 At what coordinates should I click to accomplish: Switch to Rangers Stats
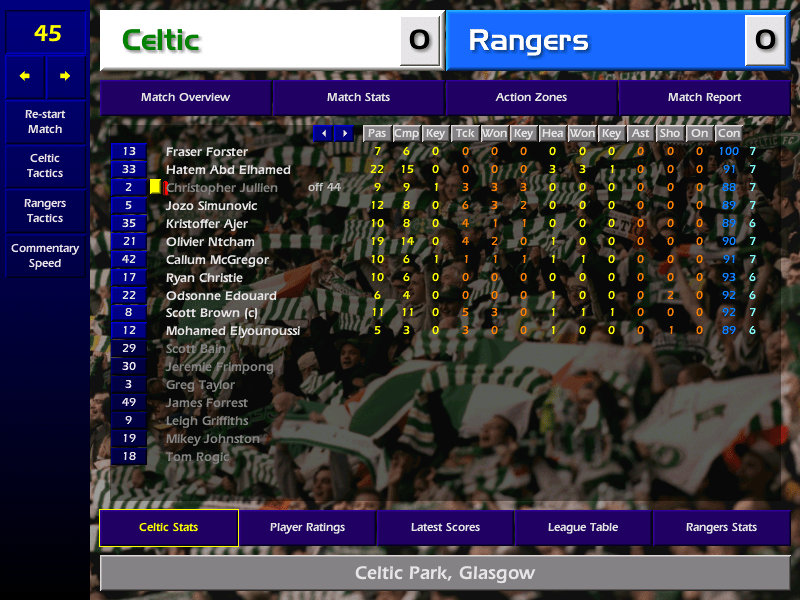tap(721, 527)
